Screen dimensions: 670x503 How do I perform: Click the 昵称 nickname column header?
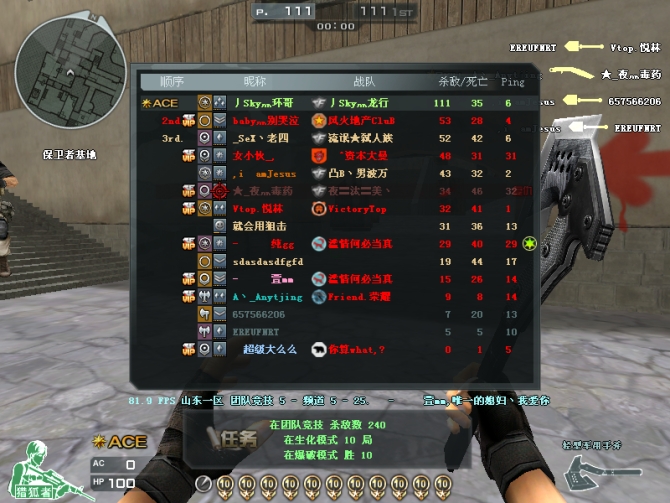[x=257, y=81]
